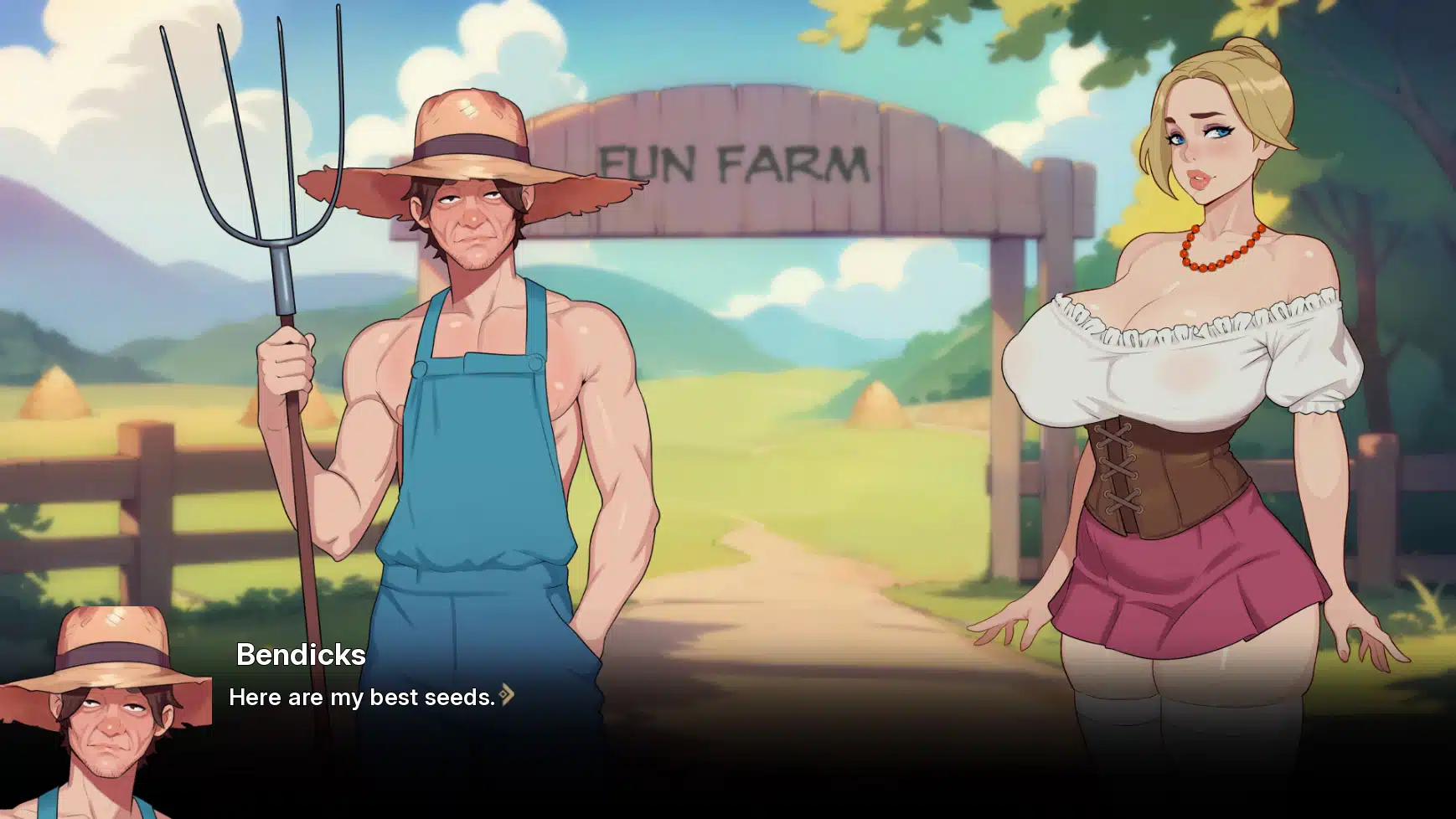The width and height of the screenshot is (1456, 819).
Task: Advance dialogue with the continue arrow
Action: click(x=507, y=694)
